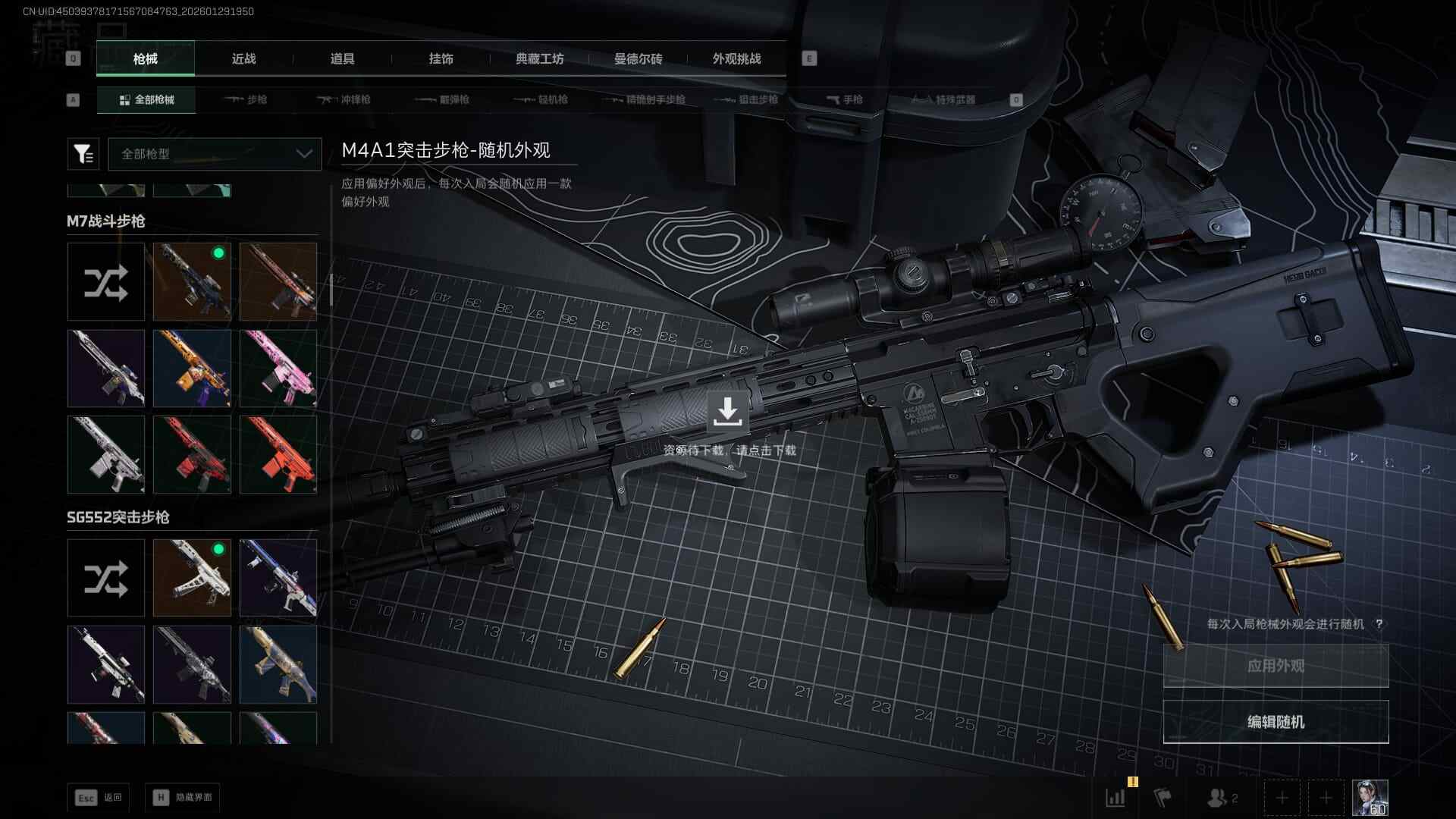
Task: Open the 全部枪型 dropdown
Action: pos(215,154)
